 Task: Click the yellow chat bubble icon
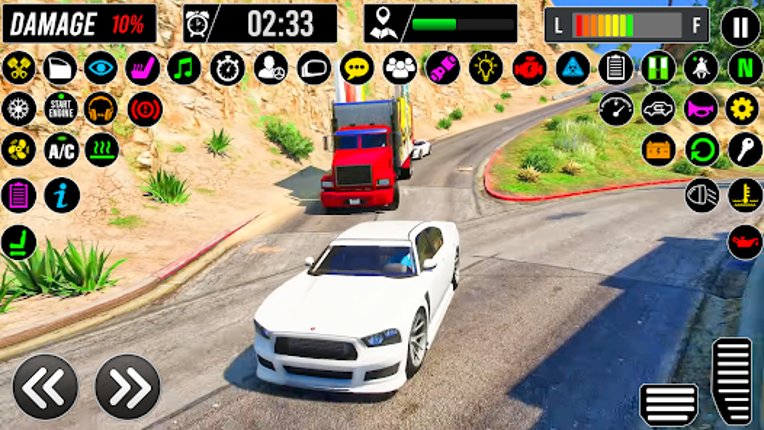357,68
